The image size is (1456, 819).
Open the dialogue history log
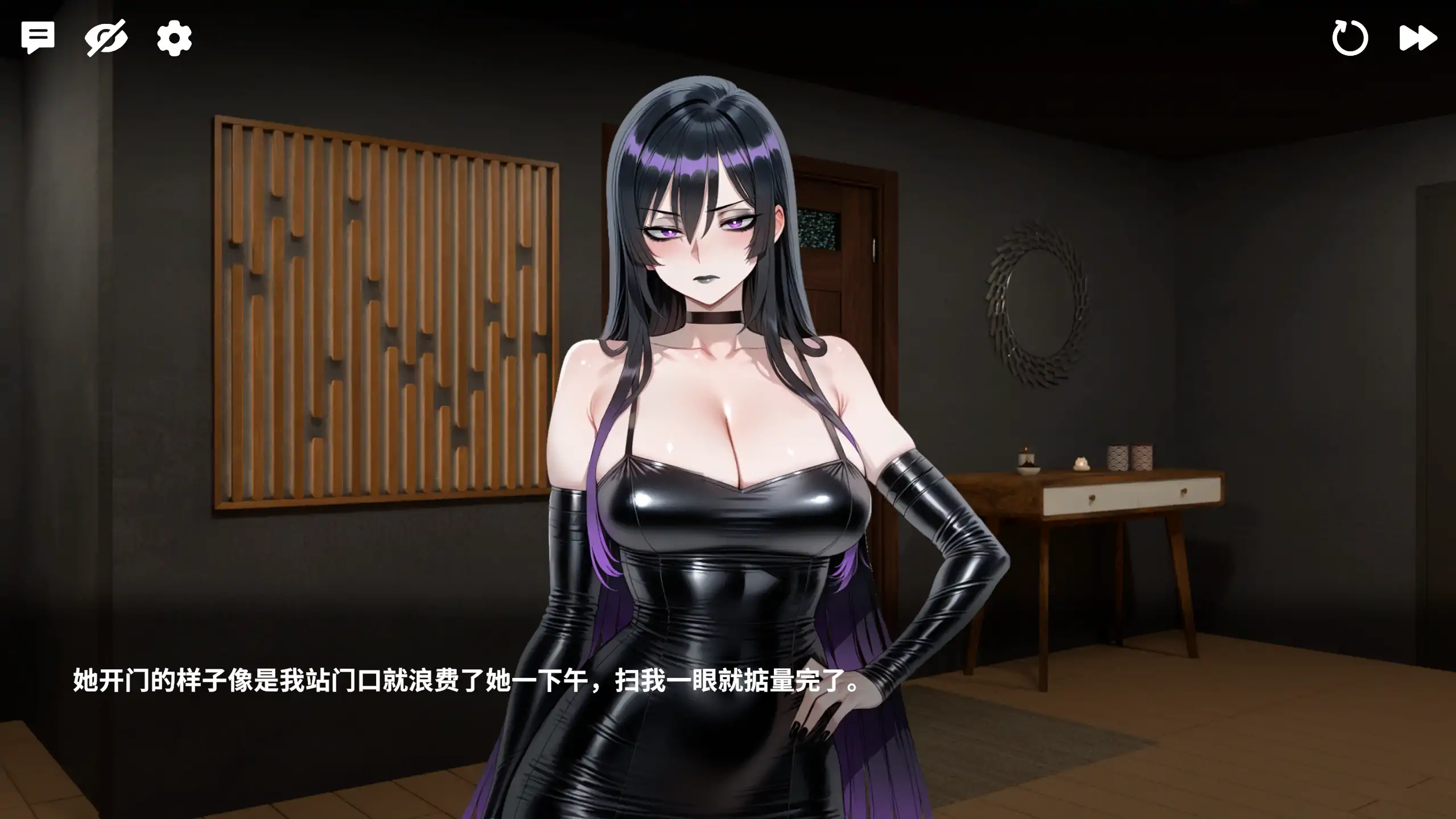38,36
